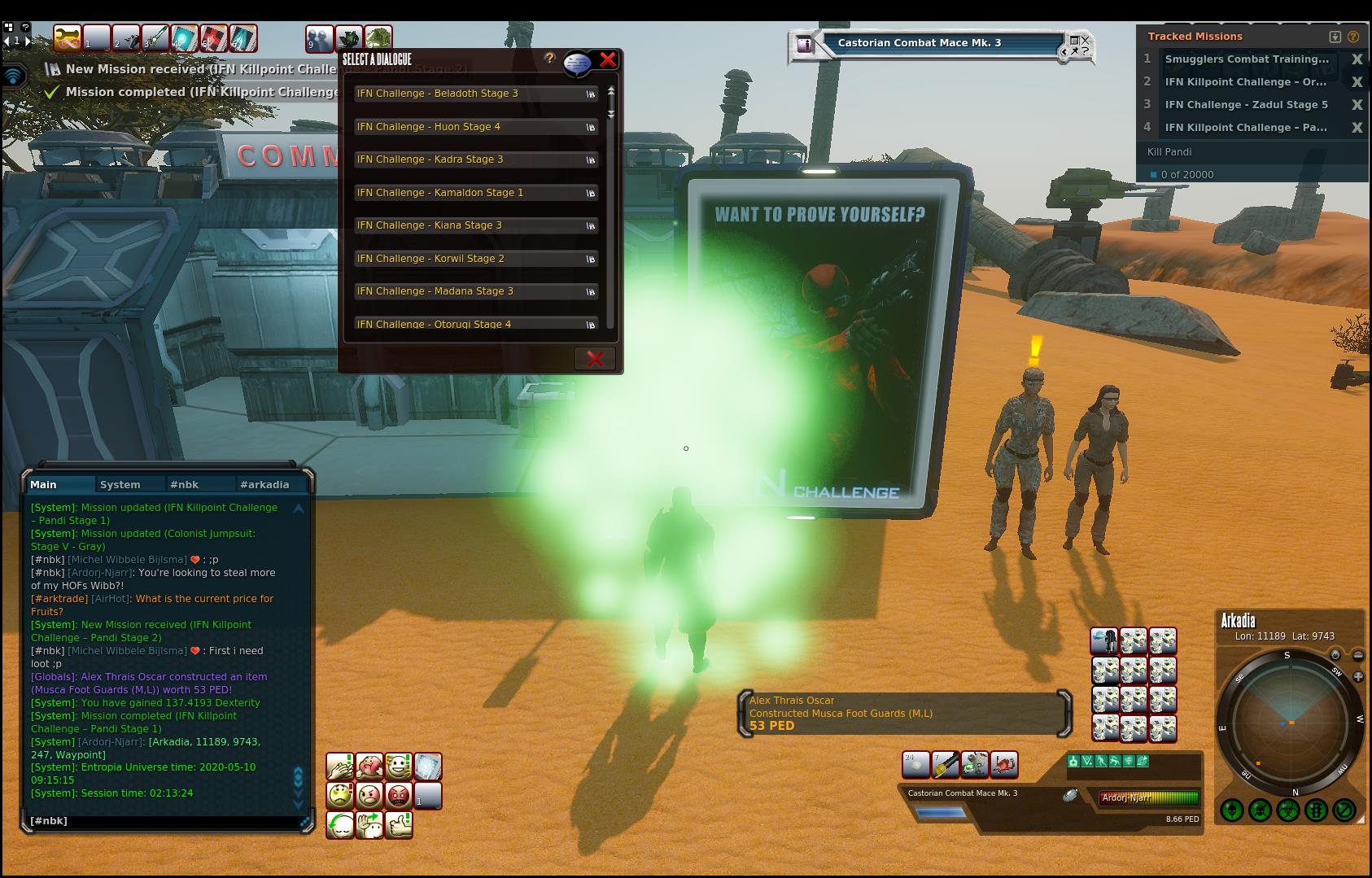Image resolution: width=1372 pixels, height=878 pixels.
Task: Open help for the dialogue window
Action: 550,59
